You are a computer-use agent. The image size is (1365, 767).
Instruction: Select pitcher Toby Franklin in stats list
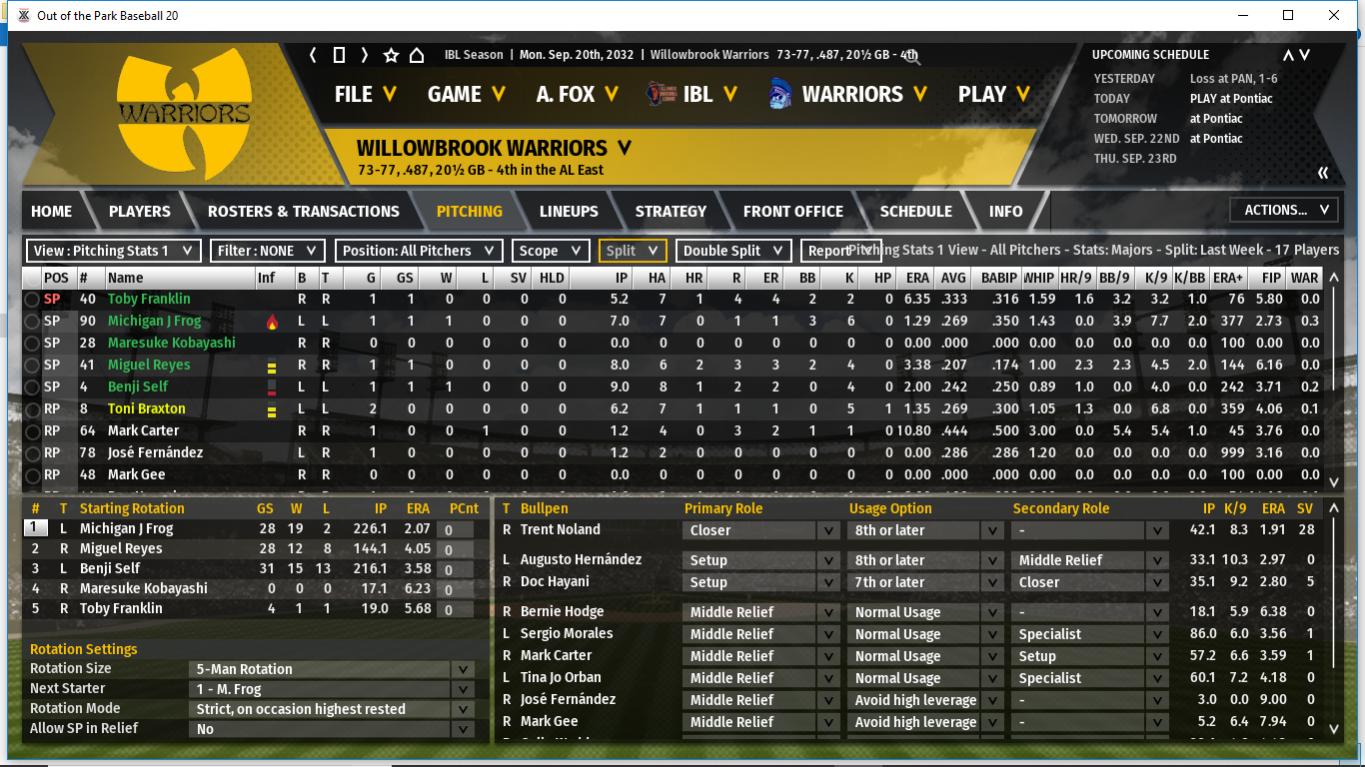point(148,299)
